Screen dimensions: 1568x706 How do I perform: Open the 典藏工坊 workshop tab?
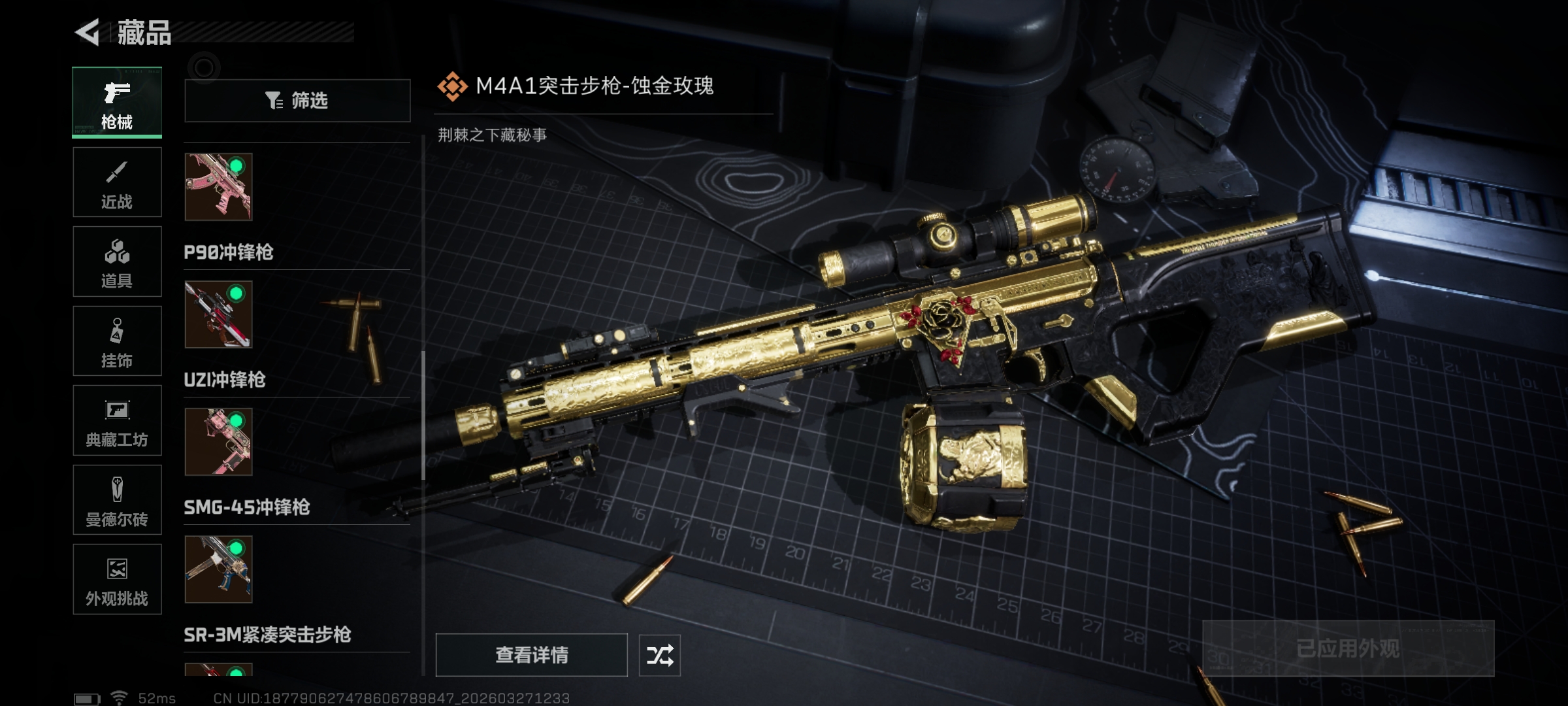click(117, 420)
